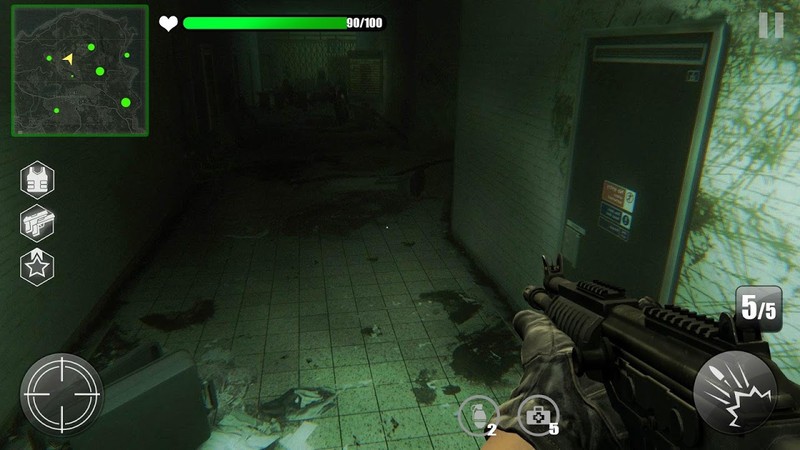The width and height of the screenshot is (800, 450).
Task: Pause the game
Action: pyautogui.click(x=771, y=25)
